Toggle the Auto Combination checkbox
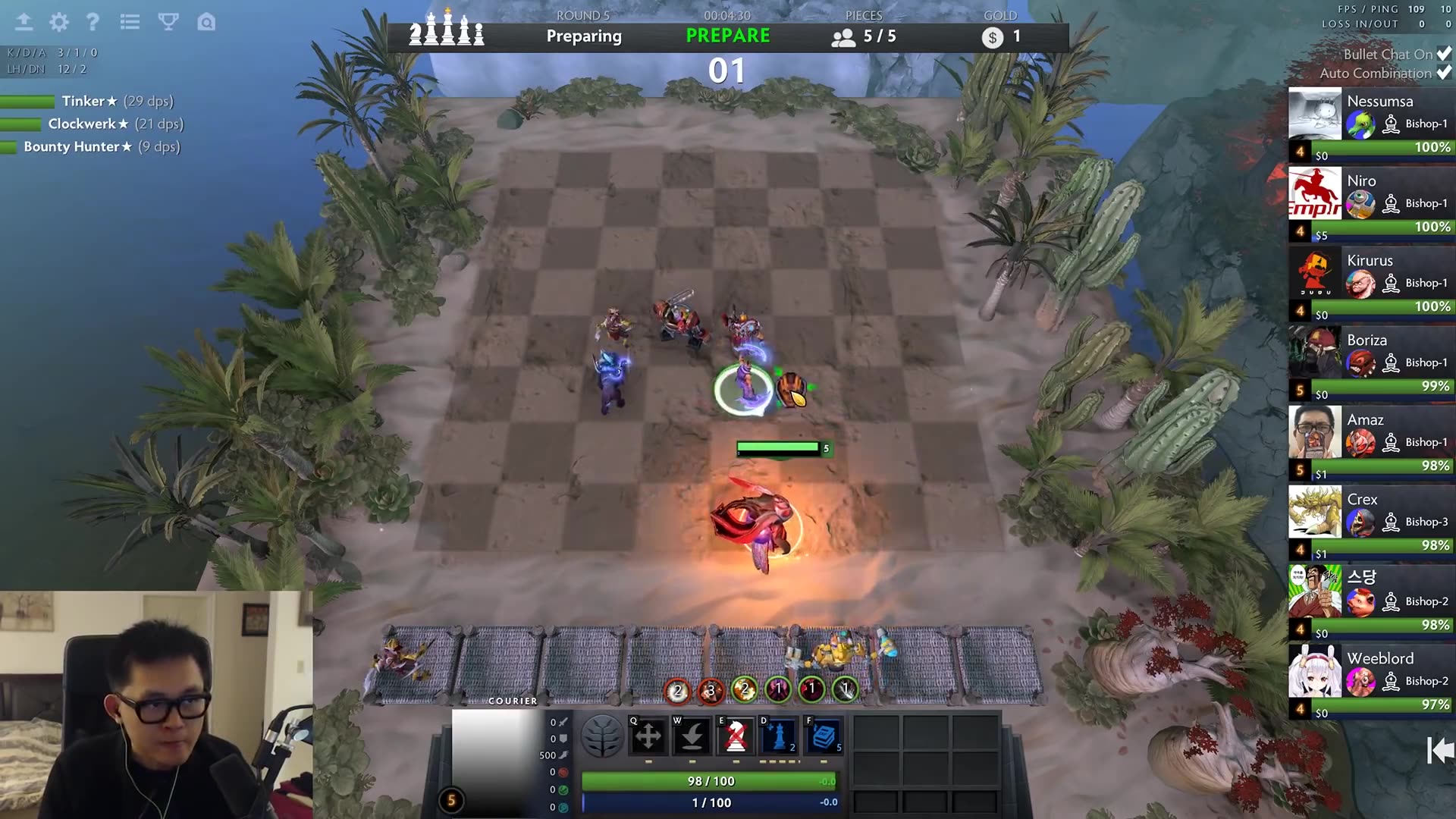The height and width of the screenshot is (819, 1456). [x=1443, y=74]
